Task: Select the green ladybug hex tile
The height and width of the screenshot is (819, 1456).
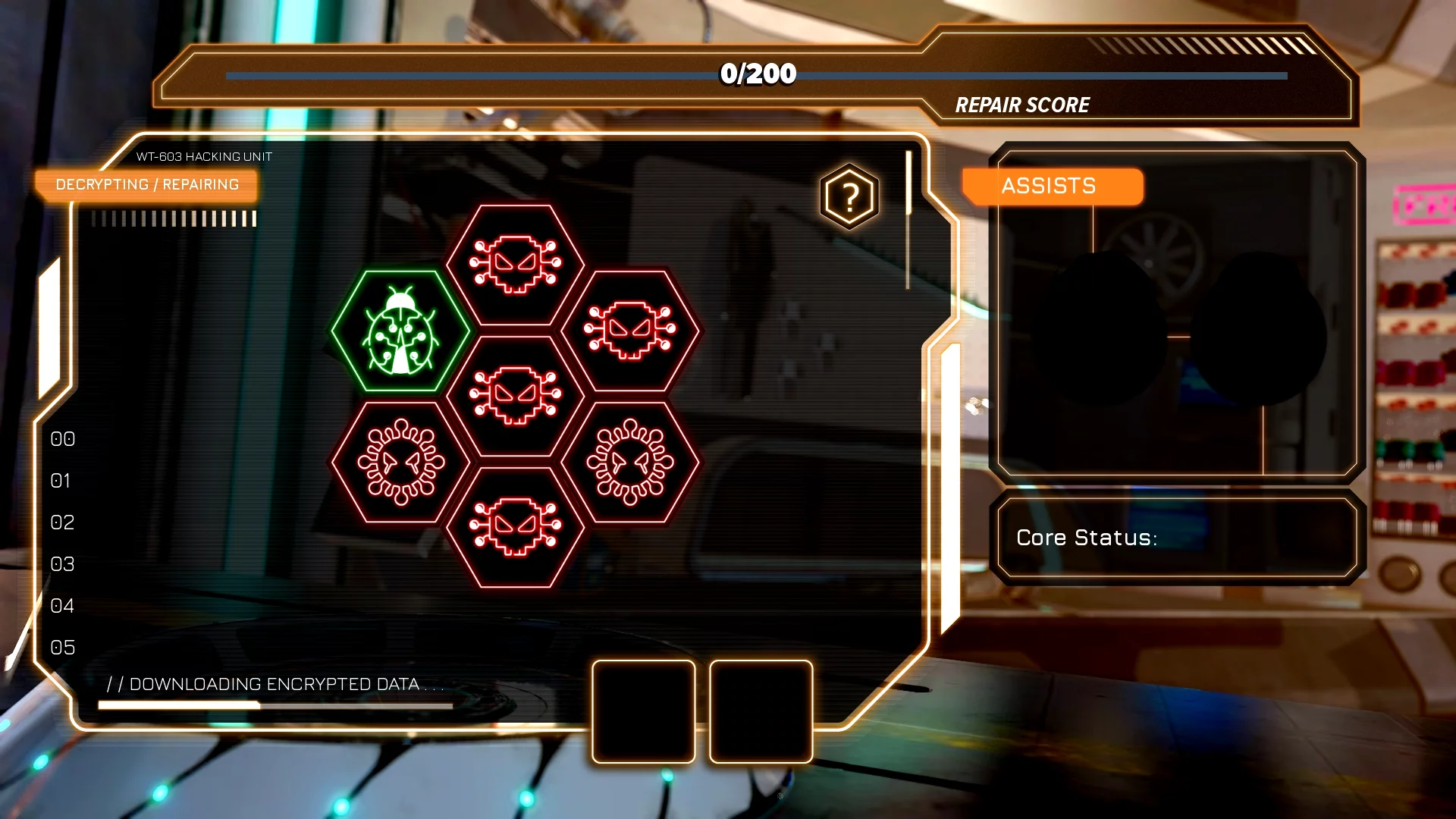Action: 400,331
